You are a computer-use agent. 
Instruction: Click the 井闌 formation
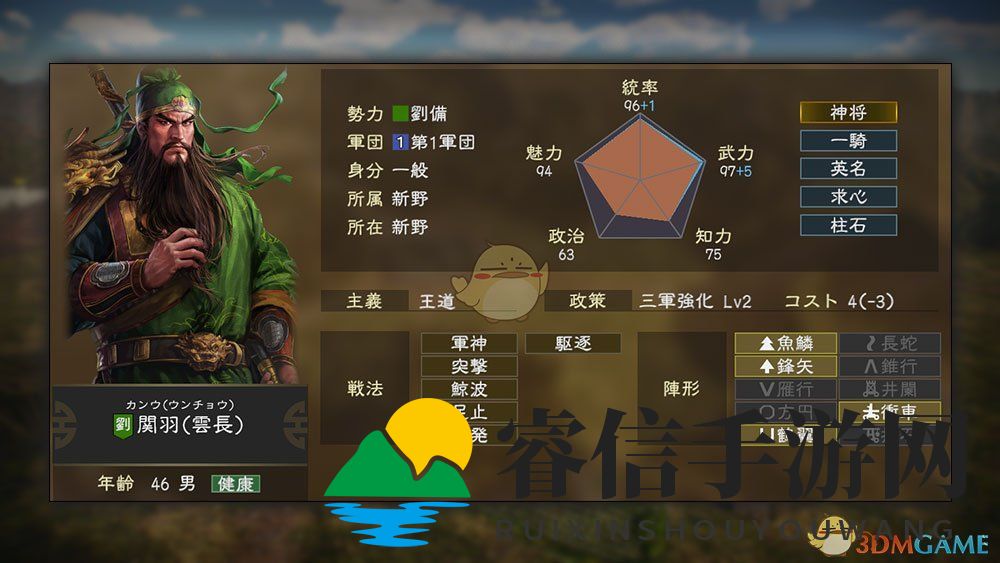(x=890, y=390)
